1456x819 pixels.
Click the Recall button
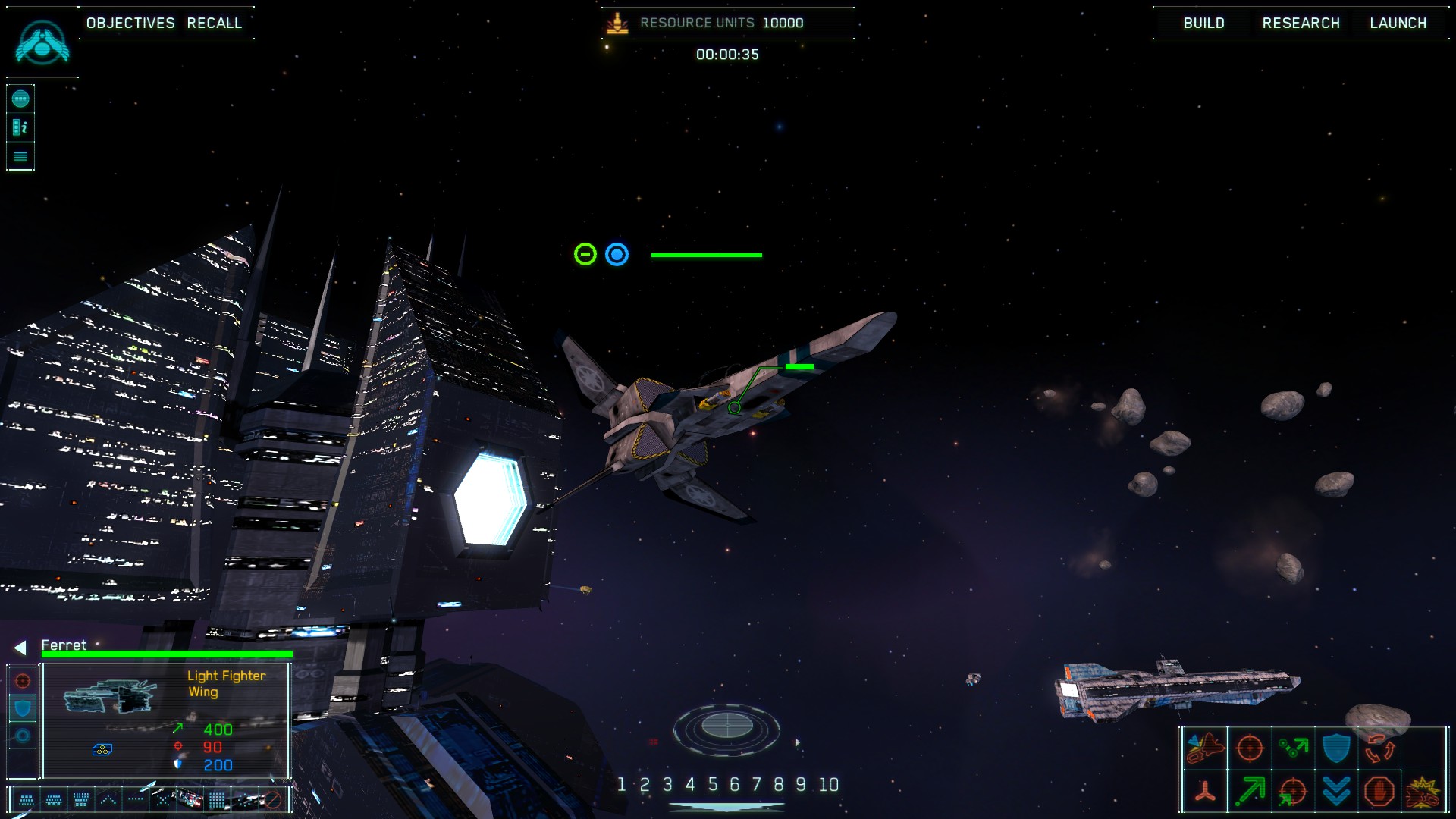click(x=215, y=23)
